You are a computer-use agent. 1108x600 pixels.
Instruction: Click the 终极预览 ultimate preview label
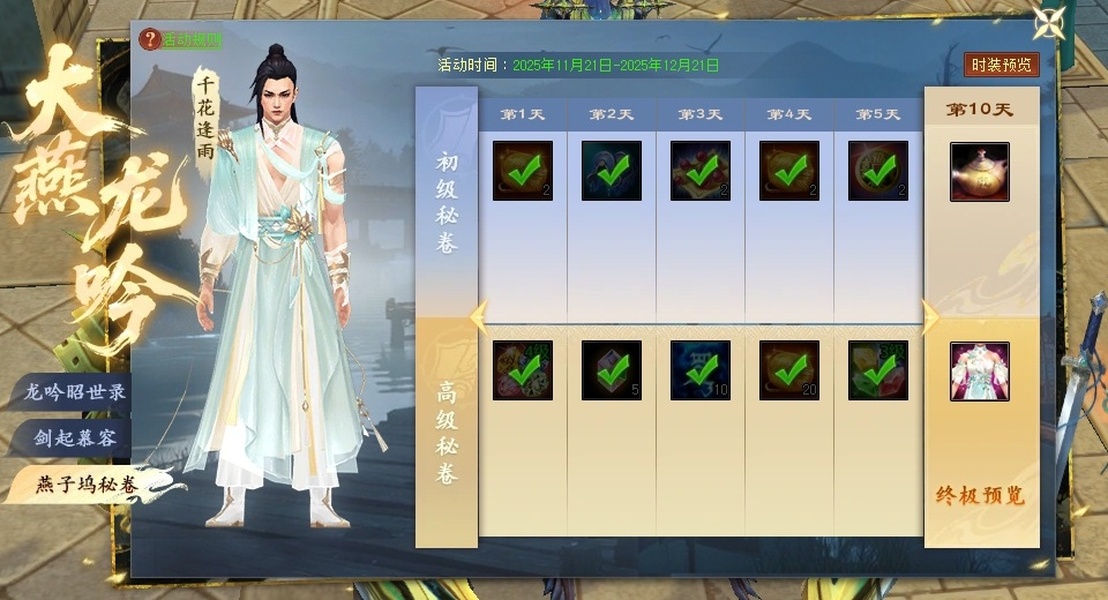(x=979, y=496)
